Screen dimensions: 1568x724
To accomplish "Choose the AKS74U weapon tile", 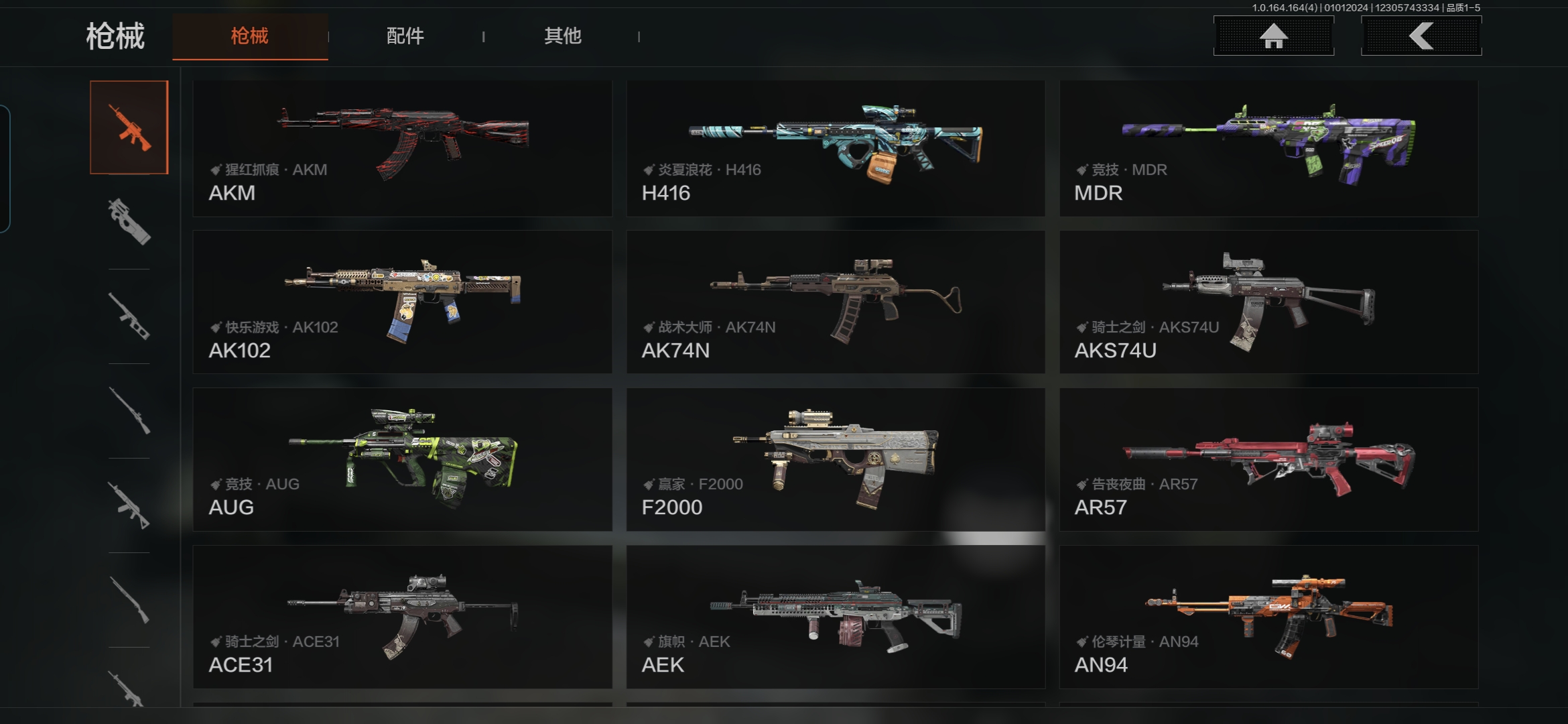I will [1268, 302].
